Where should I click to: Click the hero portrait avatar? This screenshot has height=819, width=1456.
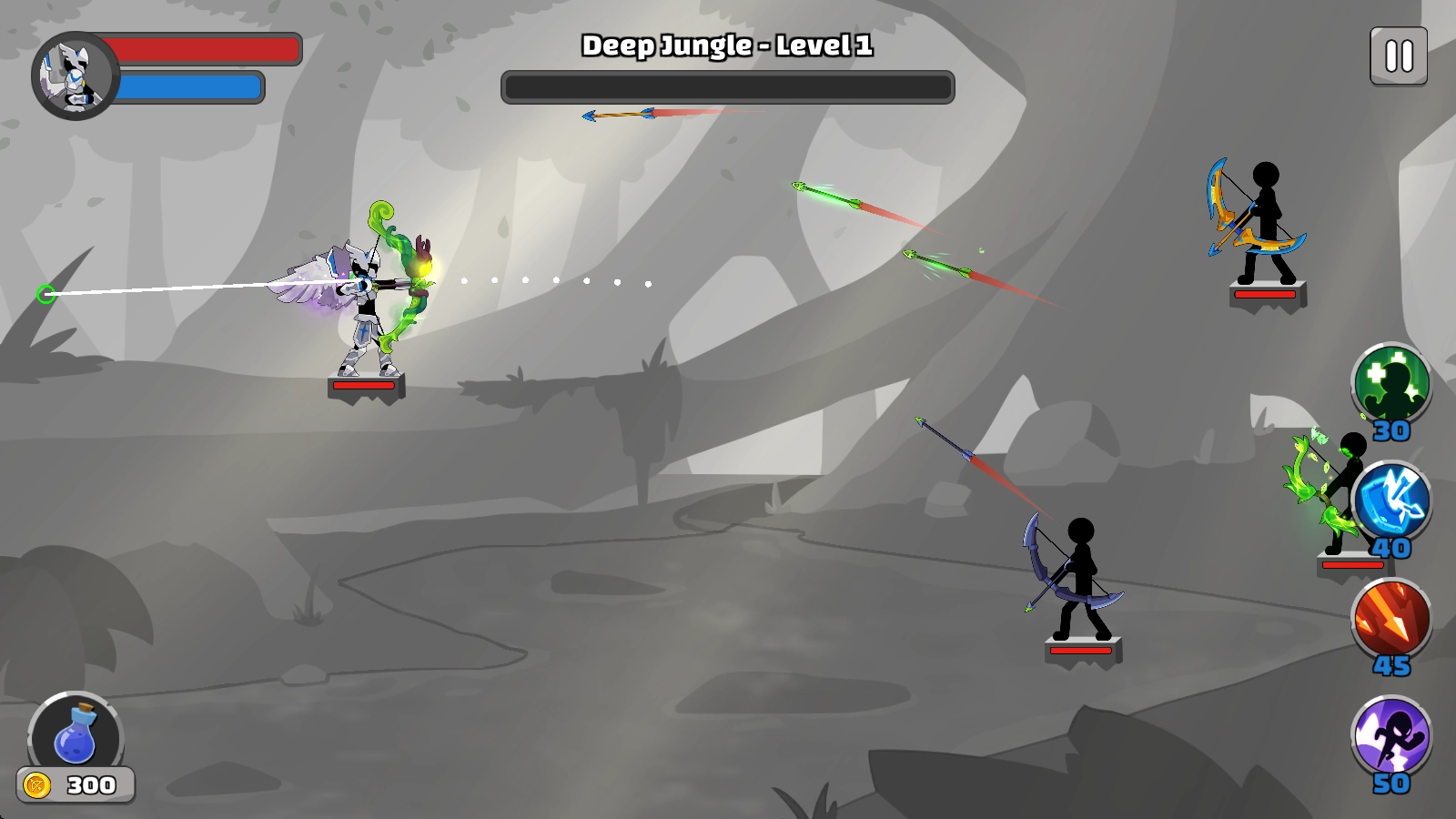(75, 76)
